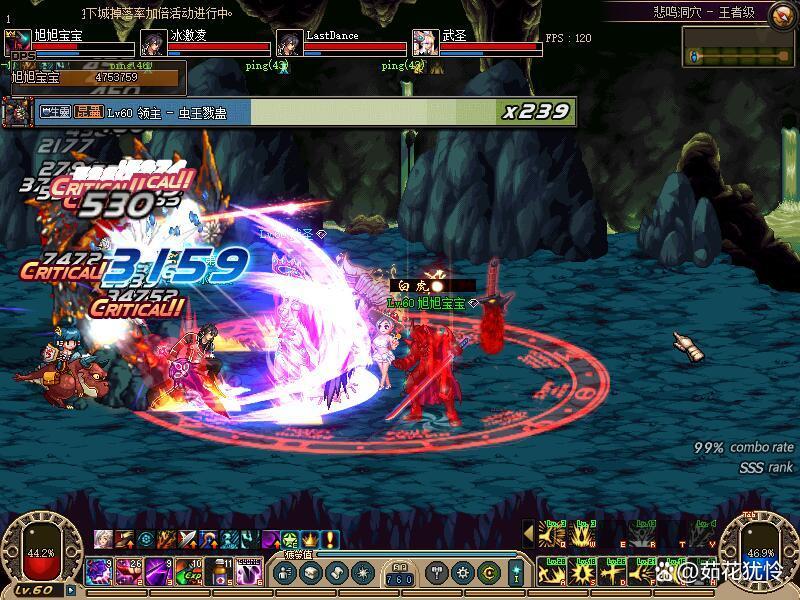Click the dungeon minimap panel
800x600 pixels.
click(738, 47)
